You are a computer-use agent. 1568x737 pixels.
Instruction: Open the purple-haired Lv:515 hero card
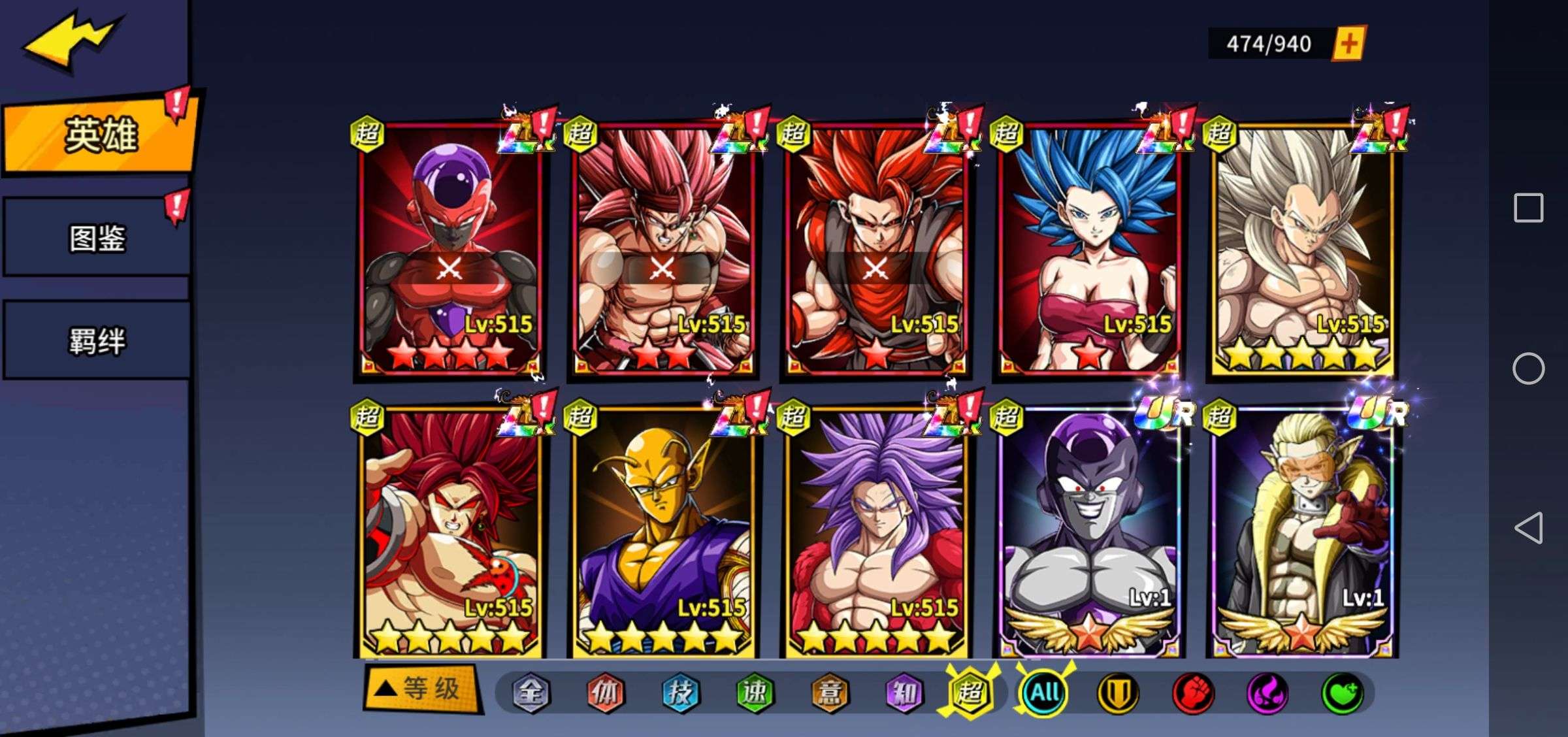876,532
